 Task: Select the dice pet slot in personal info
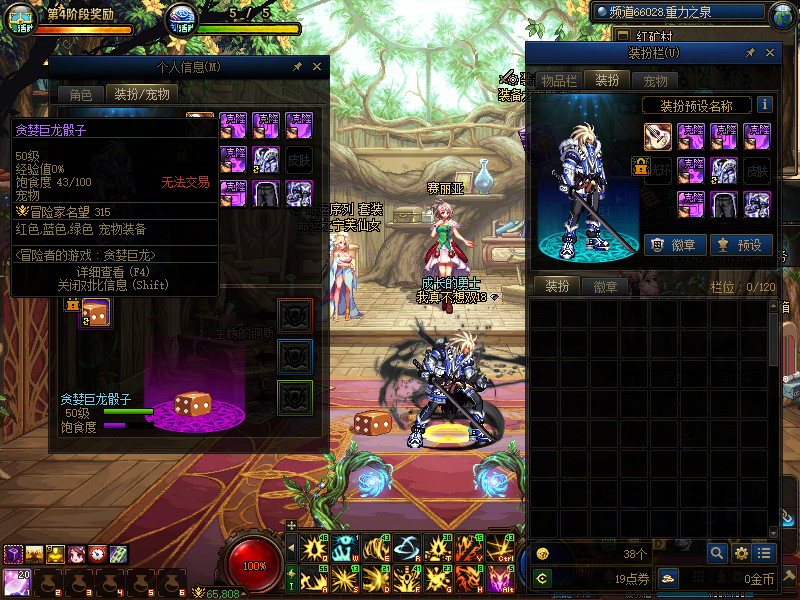(x=95, y=313)
